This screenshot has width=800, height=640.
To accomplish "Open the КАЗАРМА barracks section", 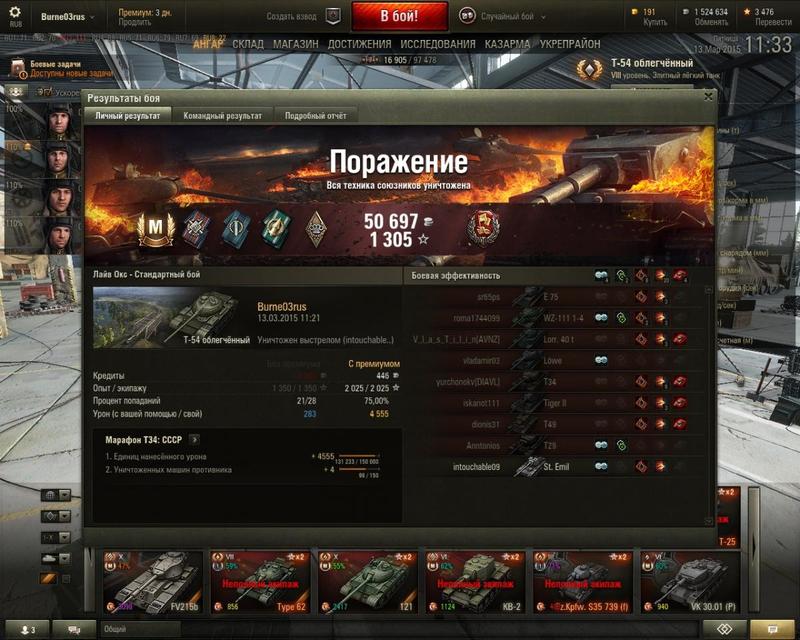I will coord(508,45).
